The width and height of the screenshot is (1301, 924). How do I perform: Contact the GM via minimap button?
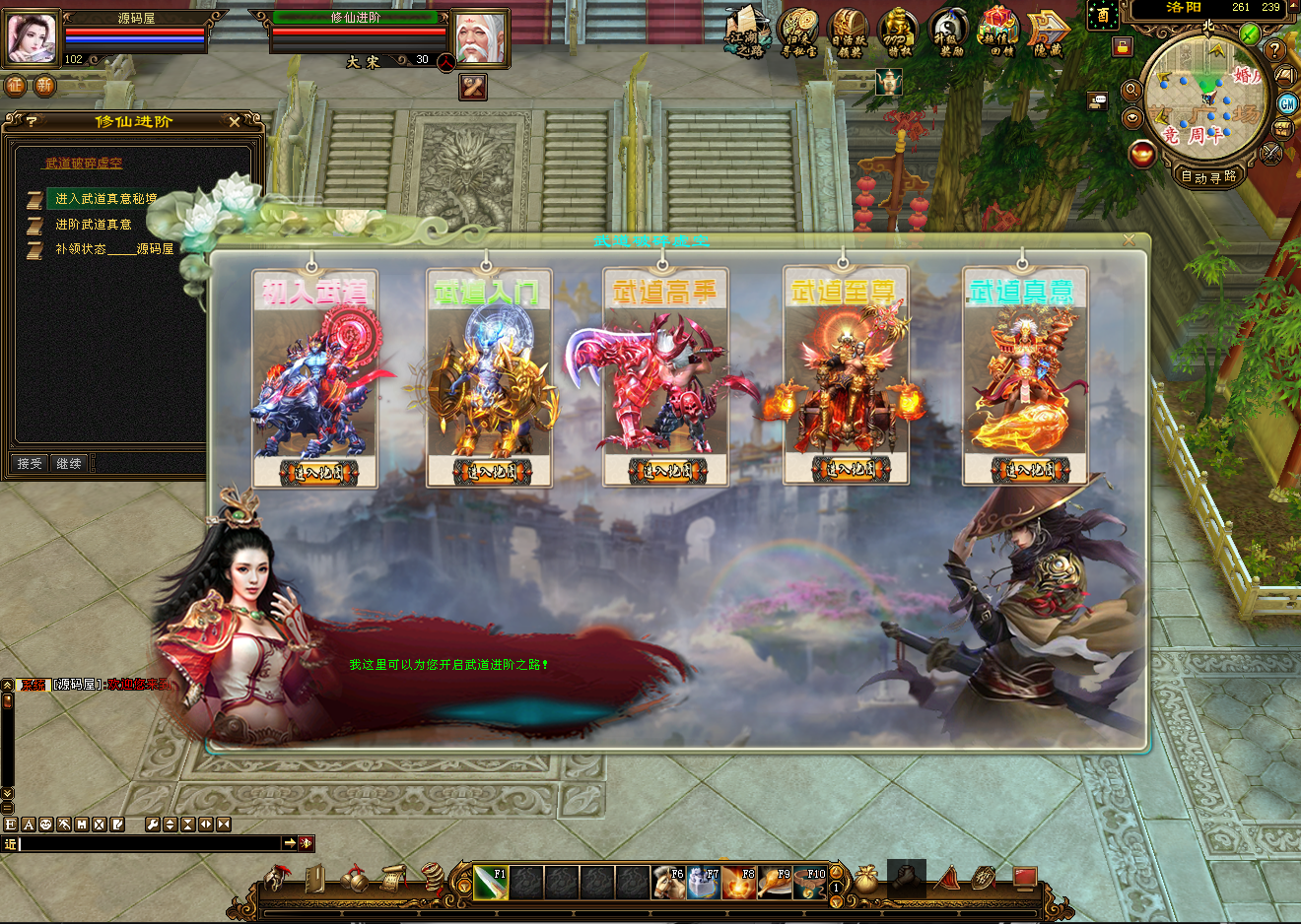click(1287, 103)
